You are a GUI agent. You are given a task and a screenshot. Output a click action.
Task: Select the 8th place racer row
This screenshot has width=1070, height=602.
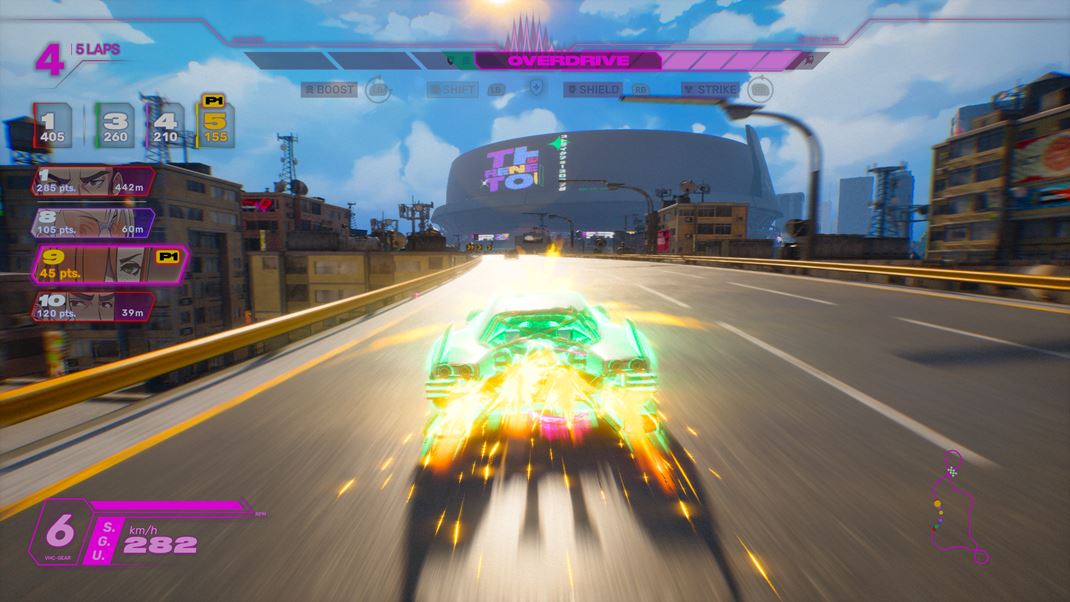(92, 224)
